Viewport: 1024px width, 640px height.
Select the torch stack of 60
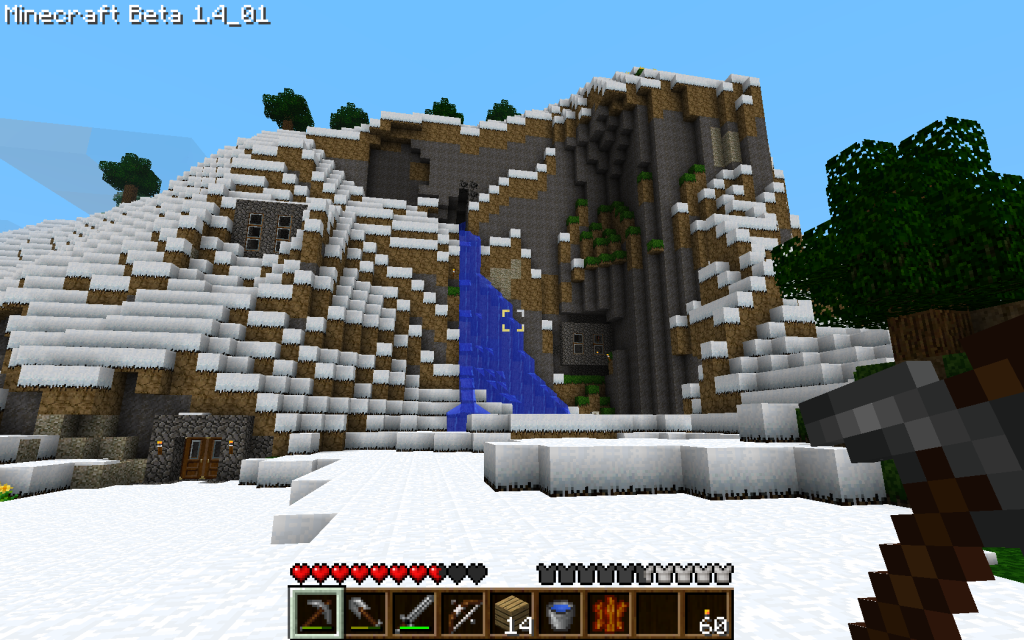pos(707,612)
